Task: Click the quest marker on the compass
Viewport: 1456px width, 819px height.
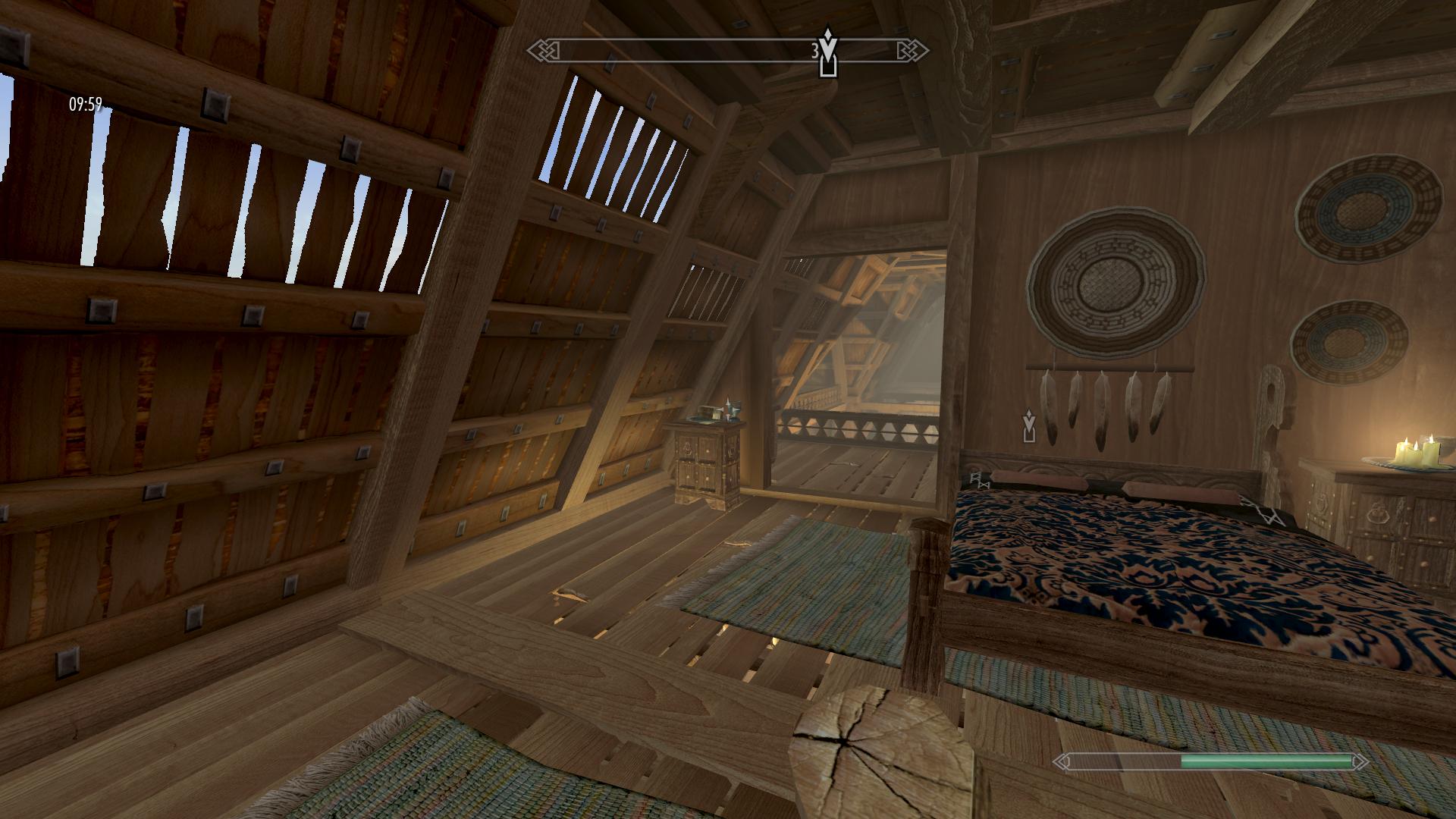Action: click(828, 53)
